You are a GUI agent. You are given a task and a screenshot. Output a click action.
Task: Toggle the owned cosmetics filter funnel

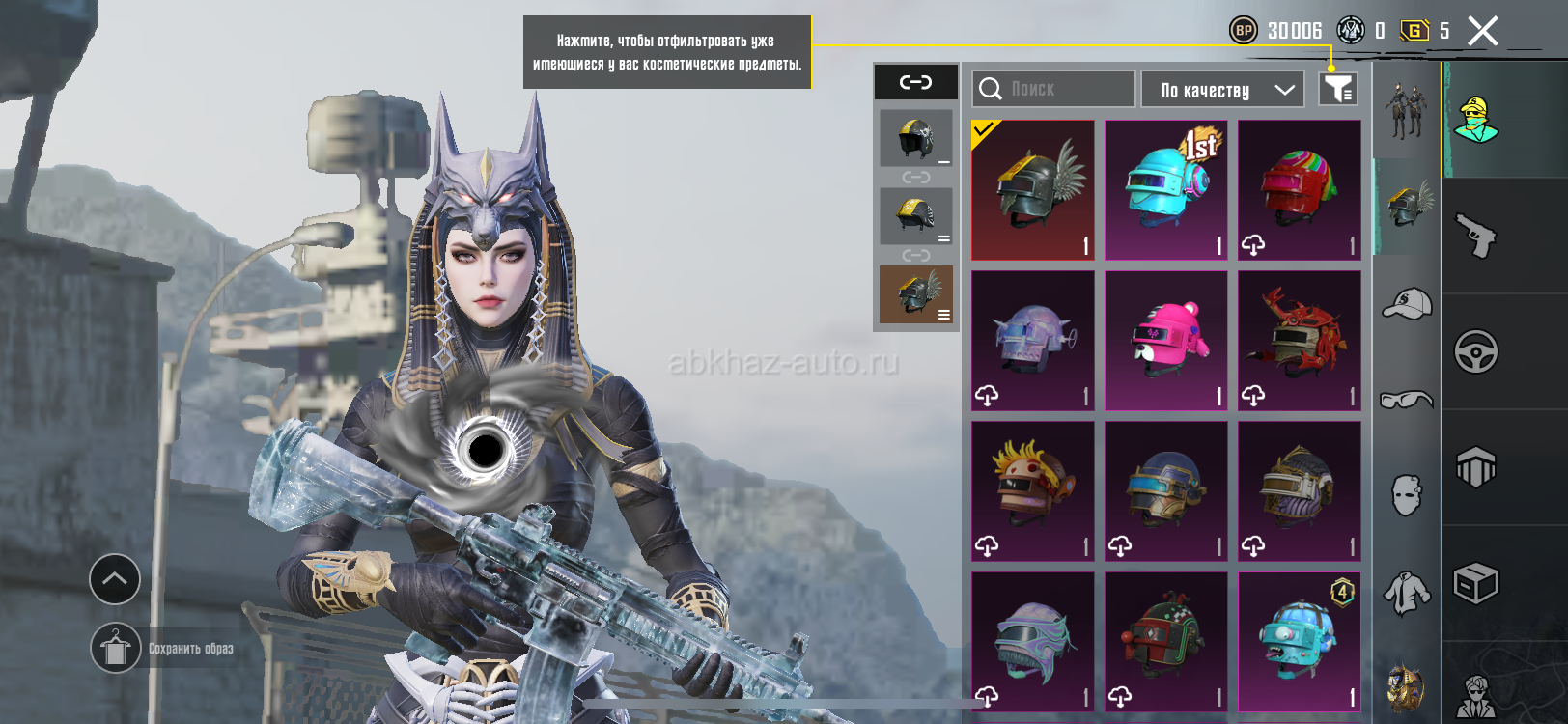coord(1338,89)
